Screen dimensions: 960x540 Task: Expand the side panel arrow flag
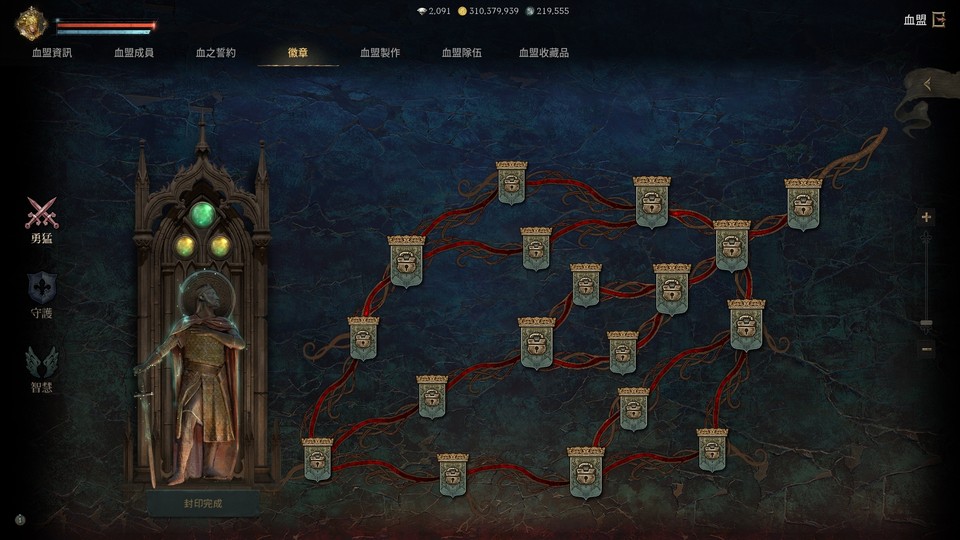coord(927,85)
